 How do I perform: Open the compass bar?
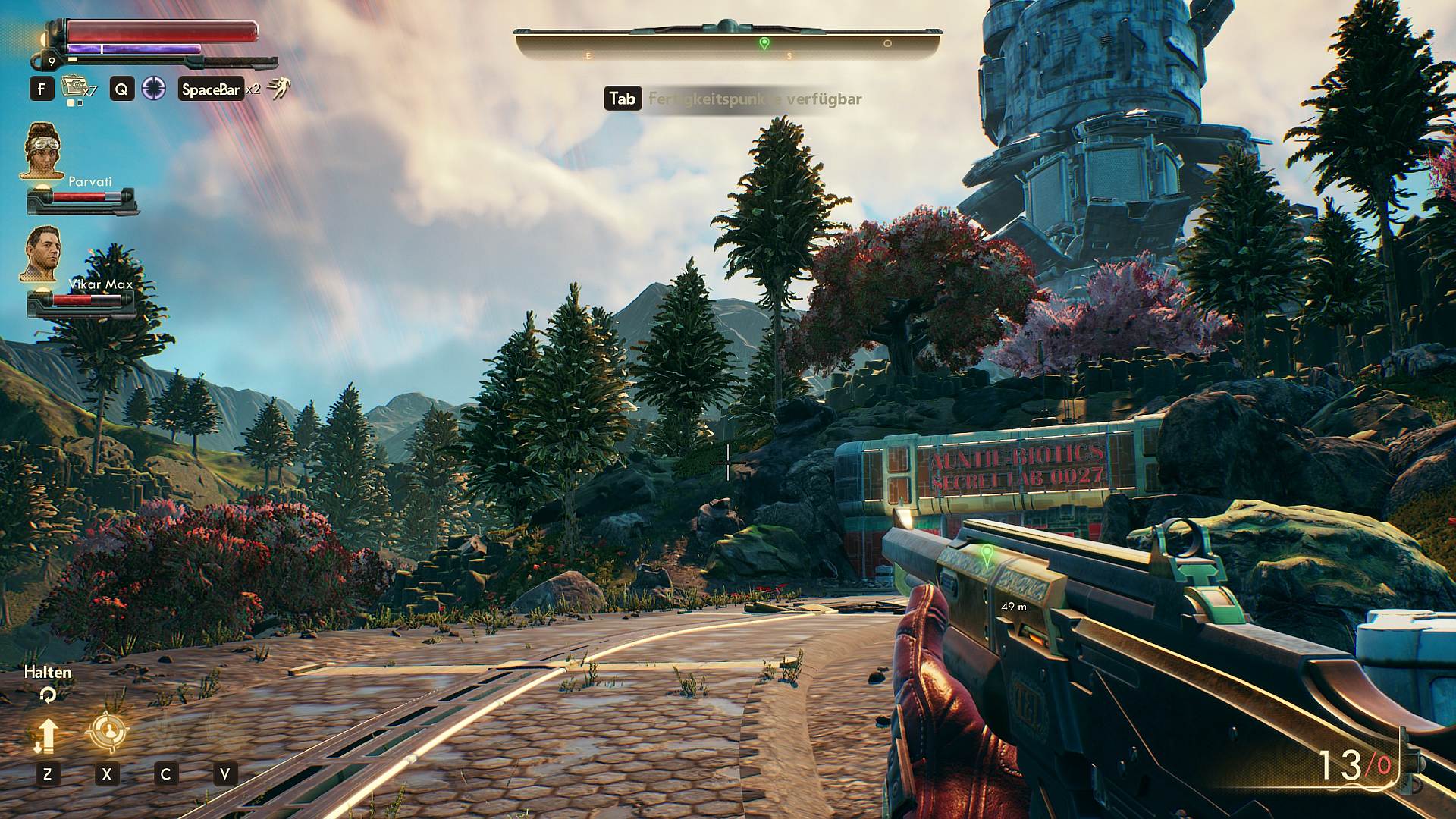pyautogui.click(x=728, y=44)
